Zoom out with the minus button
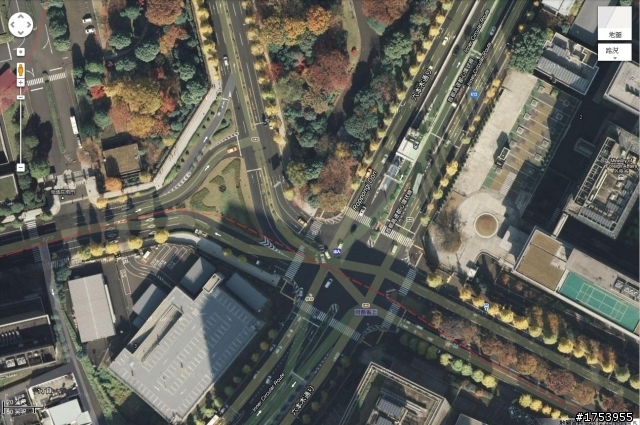 (21, 165)
